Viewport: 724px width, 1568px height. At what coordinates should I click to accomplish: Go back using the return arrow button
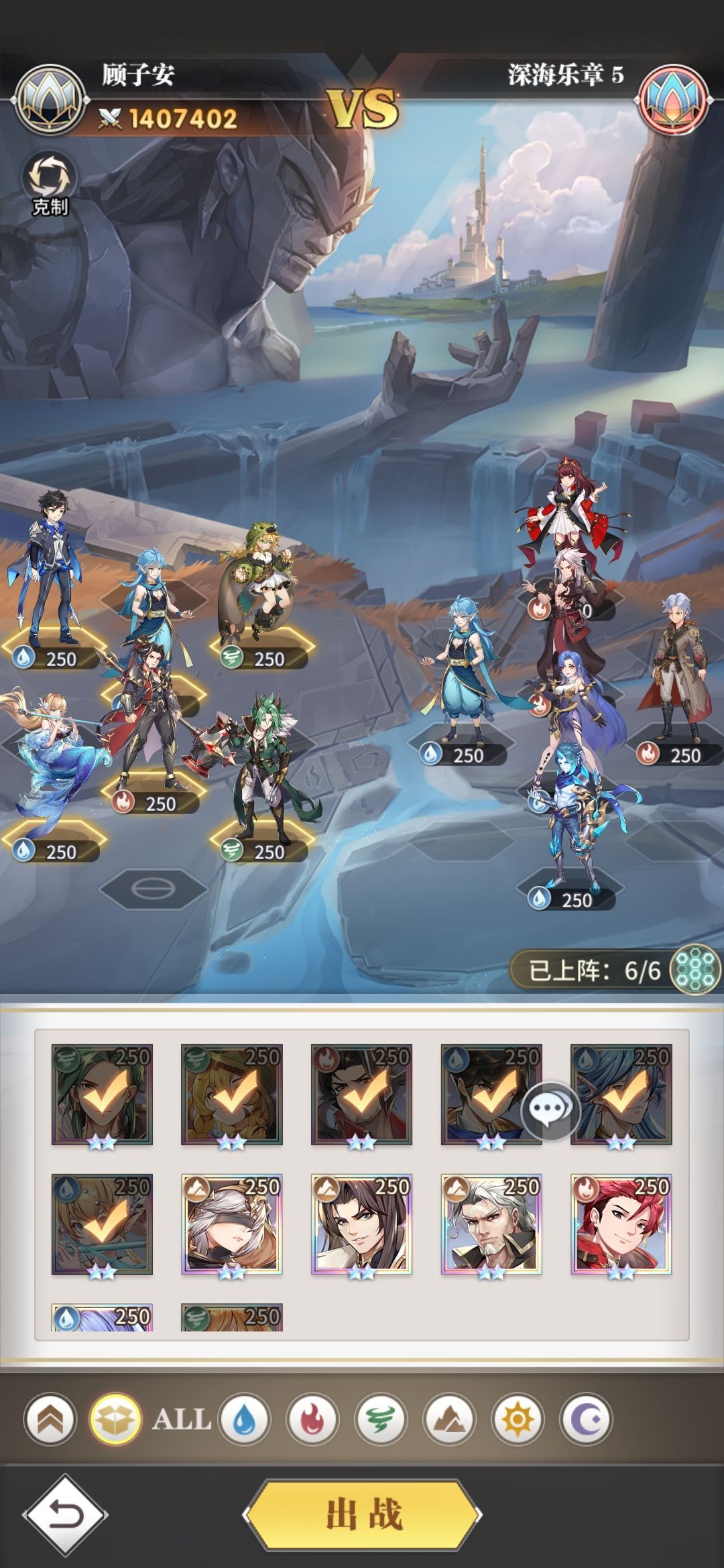point(65,1514)
